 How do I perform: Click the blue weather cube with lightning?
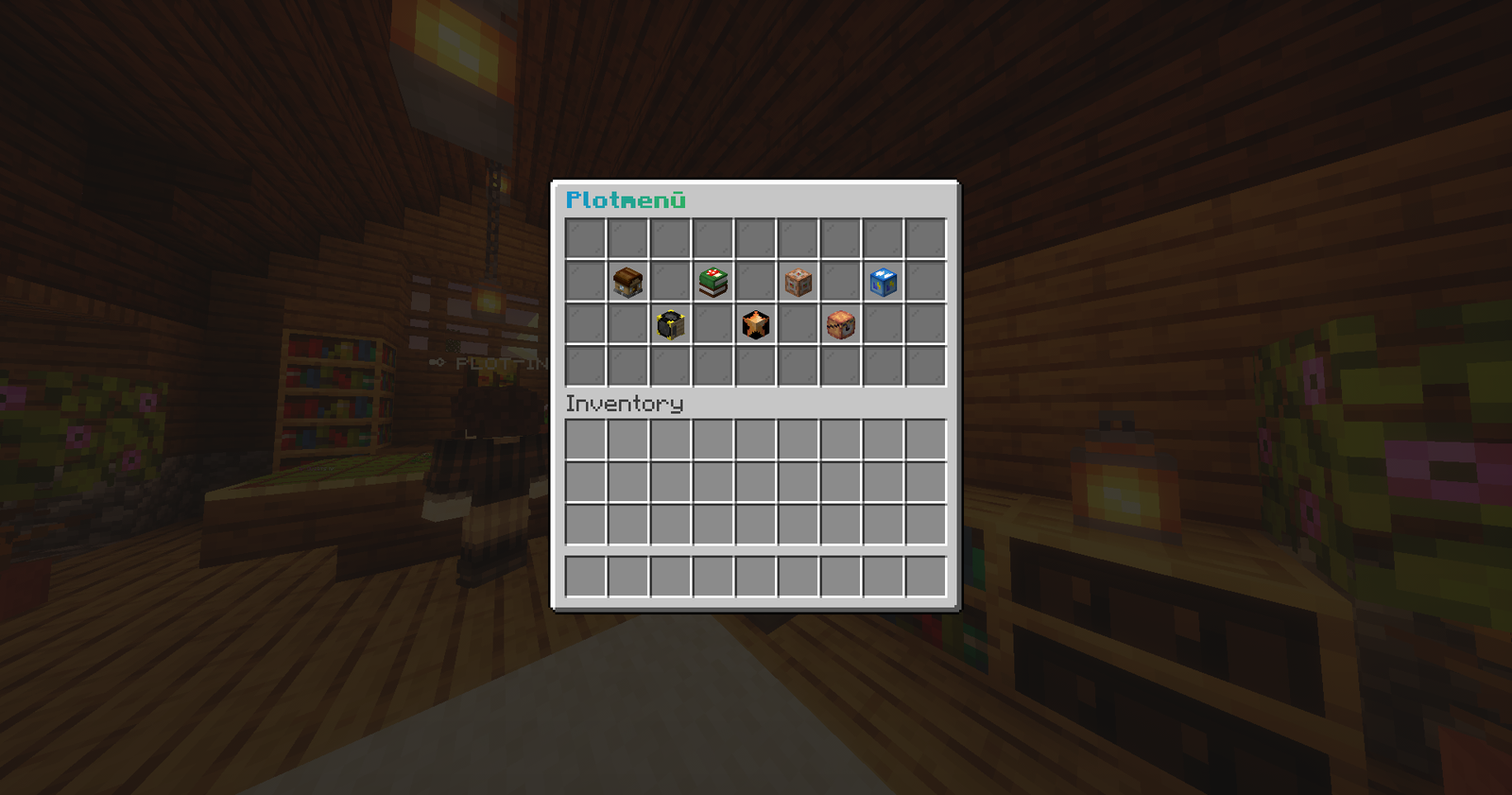(884, 282)
